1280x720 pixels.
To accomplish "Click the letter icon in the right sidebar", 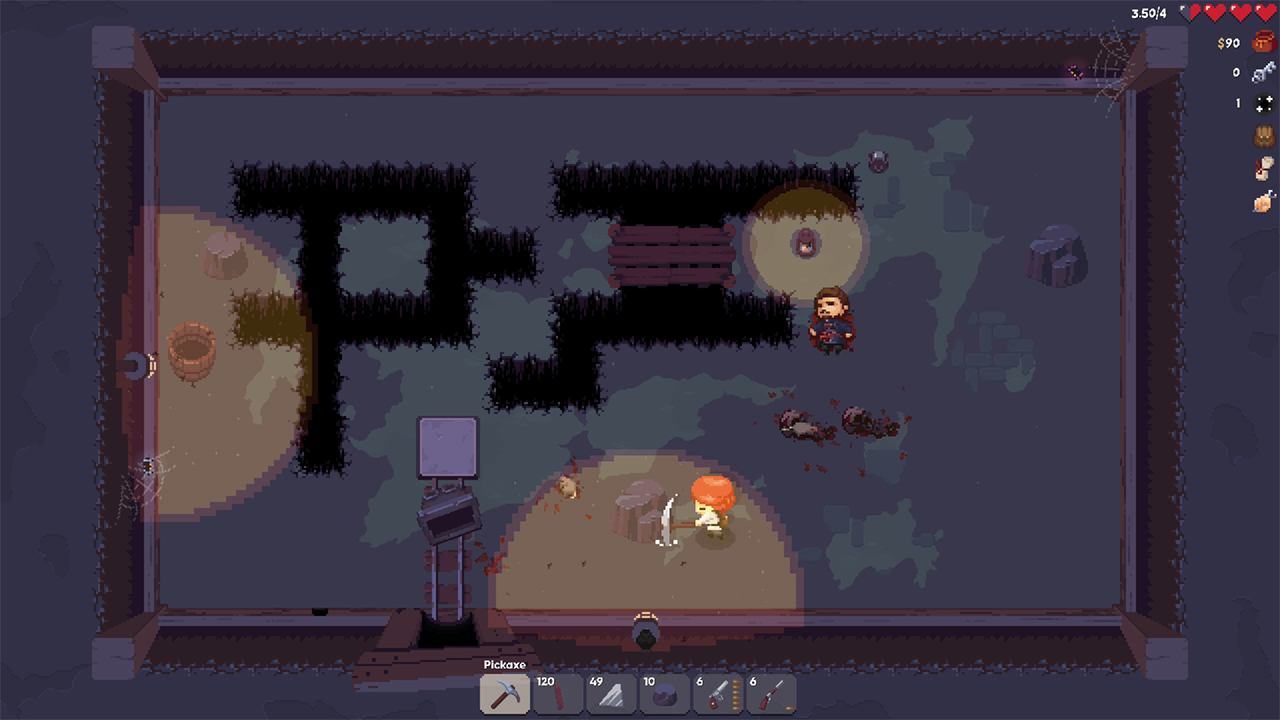I will click(1263, 169).
